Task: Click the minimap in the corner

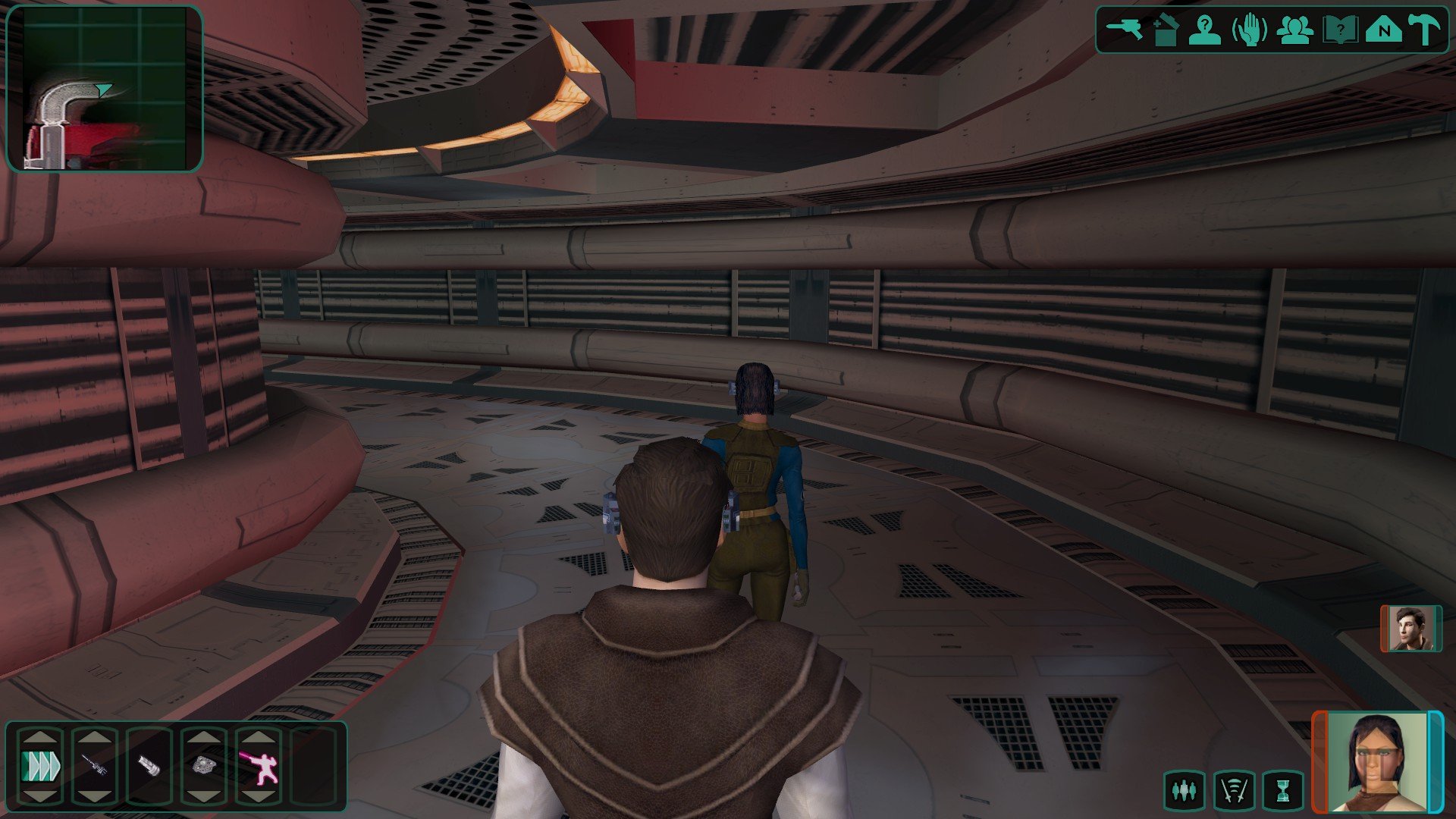Action: click(x=105, y=88)
